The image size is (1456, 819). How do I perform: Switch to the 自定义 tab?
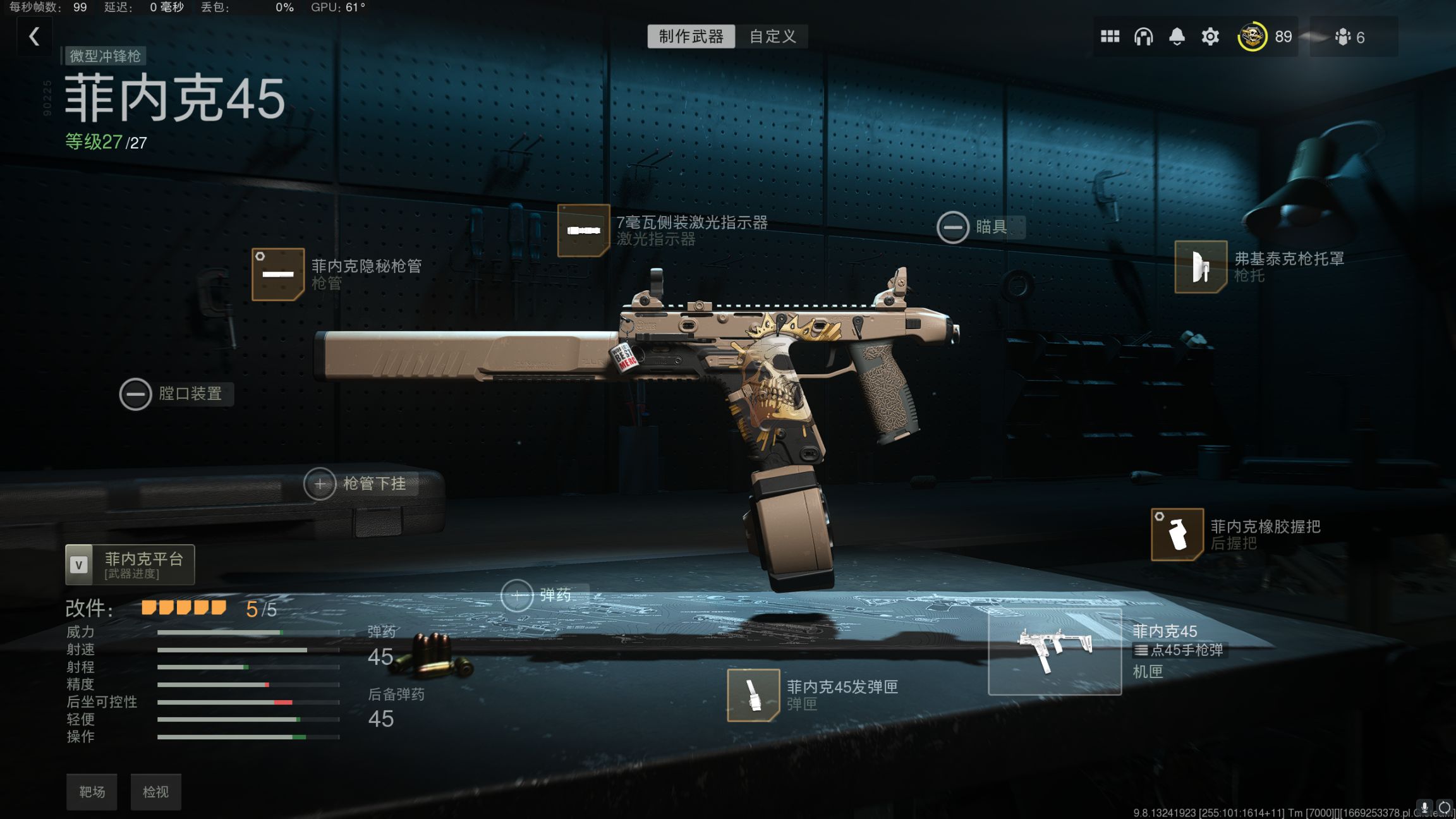tap(772, 36)
